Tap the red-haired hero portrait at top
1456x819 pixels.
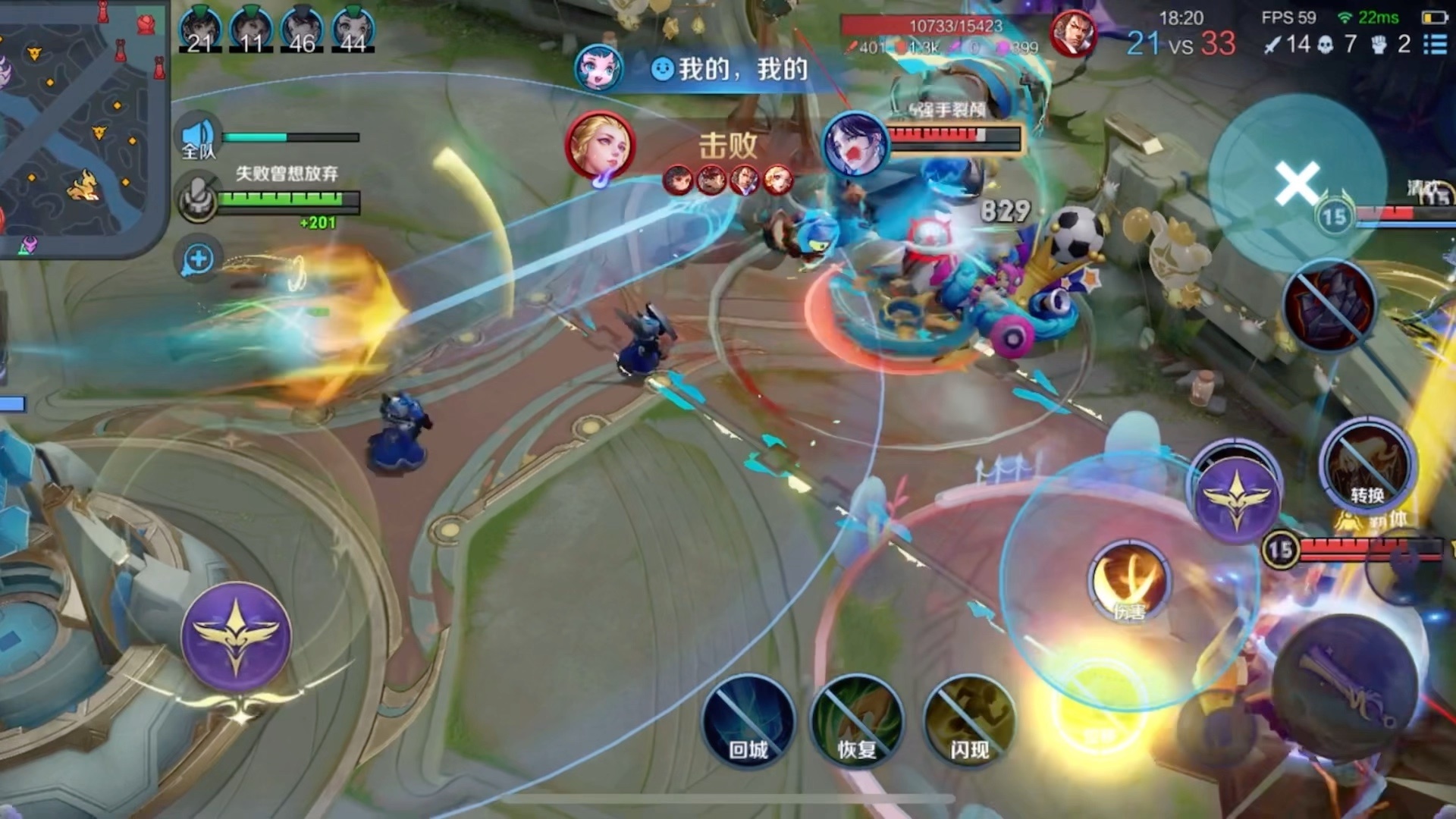coord(1073,34)
